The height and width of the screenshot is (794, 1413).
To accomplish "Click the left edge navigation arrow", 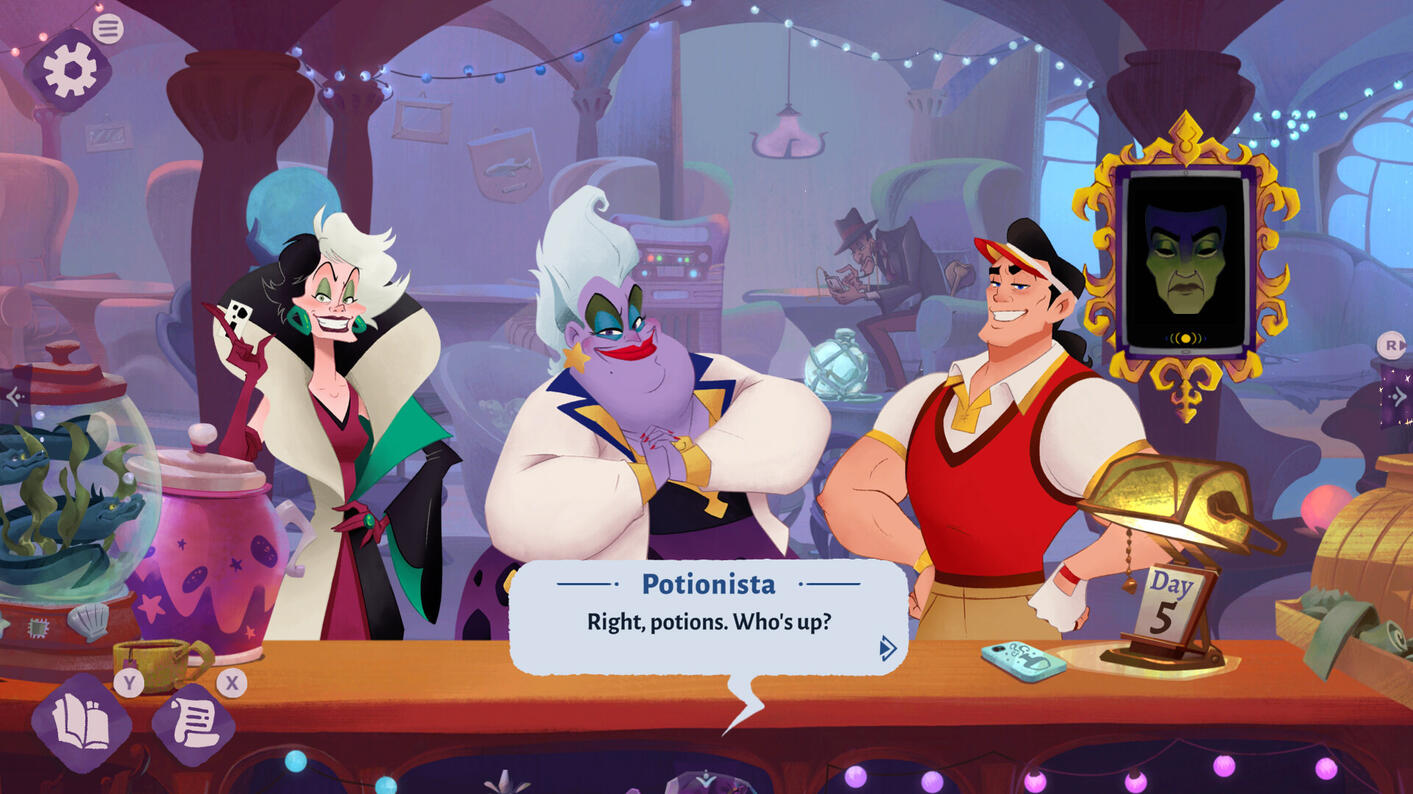I will (14, 396).
